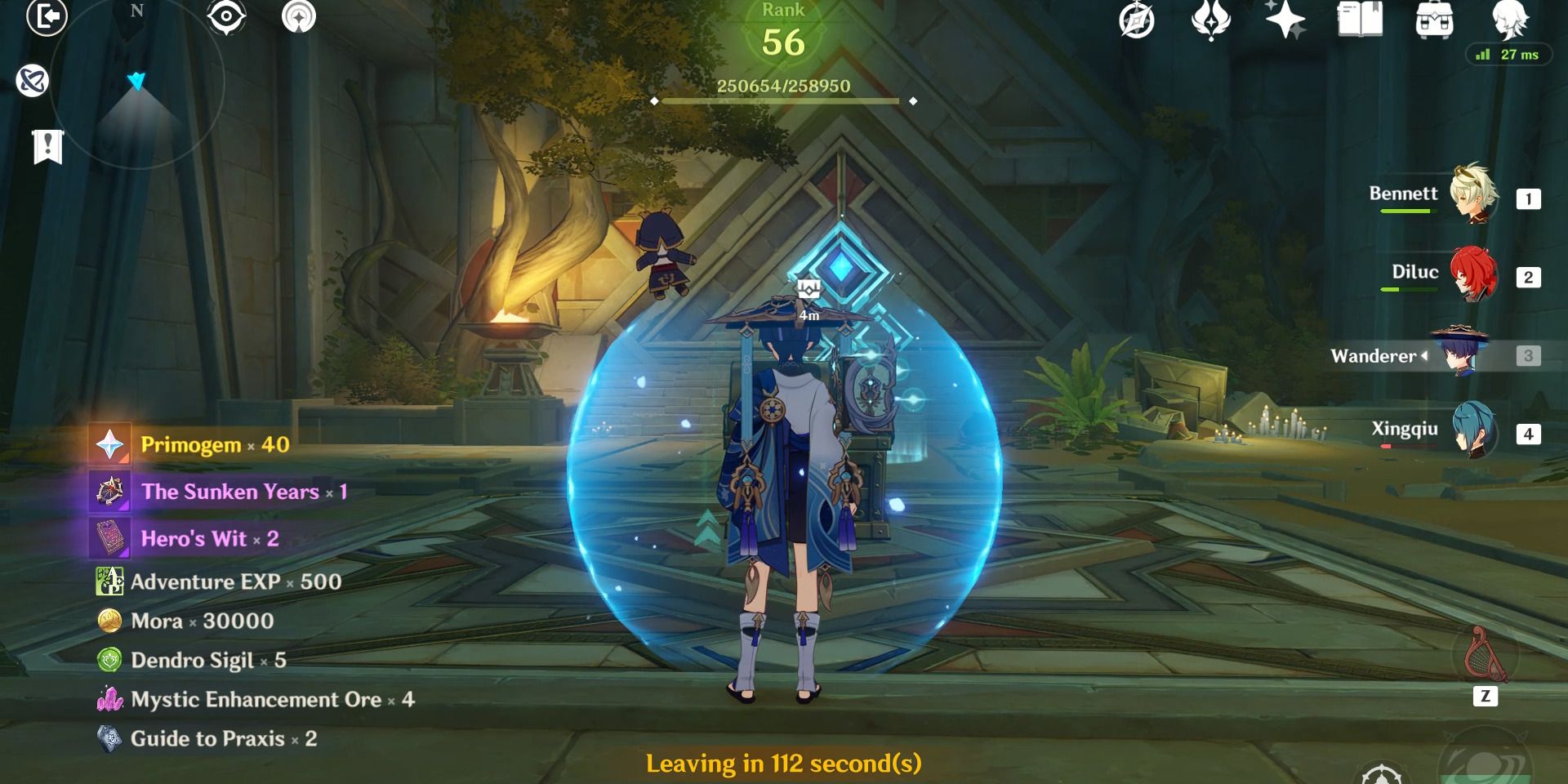Switch to Bennett in the party
This screenshot has height=784, width=1568.
(x=1474, y=196)
